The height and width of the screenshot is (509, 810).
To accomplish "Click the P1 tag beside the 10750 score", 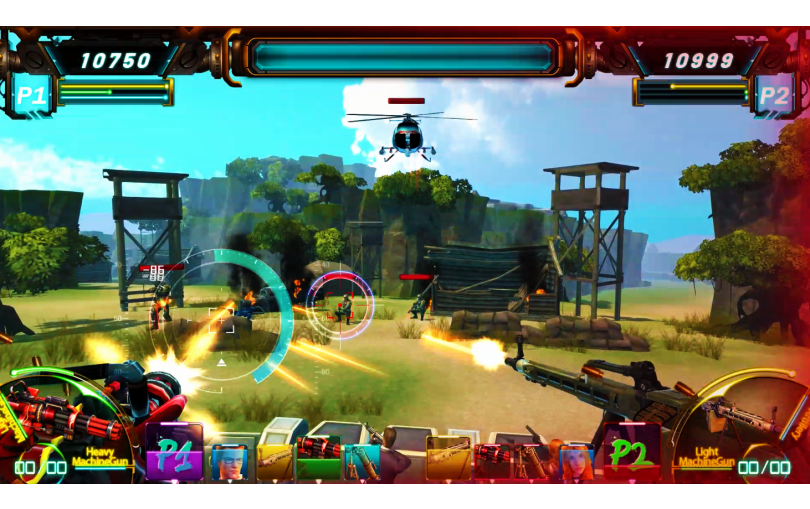I will (x=30, y=95).
